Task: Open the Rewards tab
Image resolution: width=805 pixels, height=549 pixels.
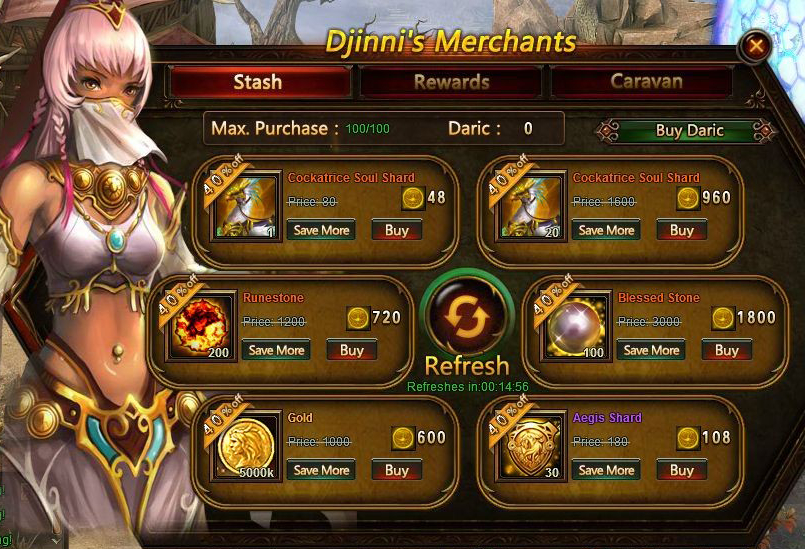Action: point(451,82)
